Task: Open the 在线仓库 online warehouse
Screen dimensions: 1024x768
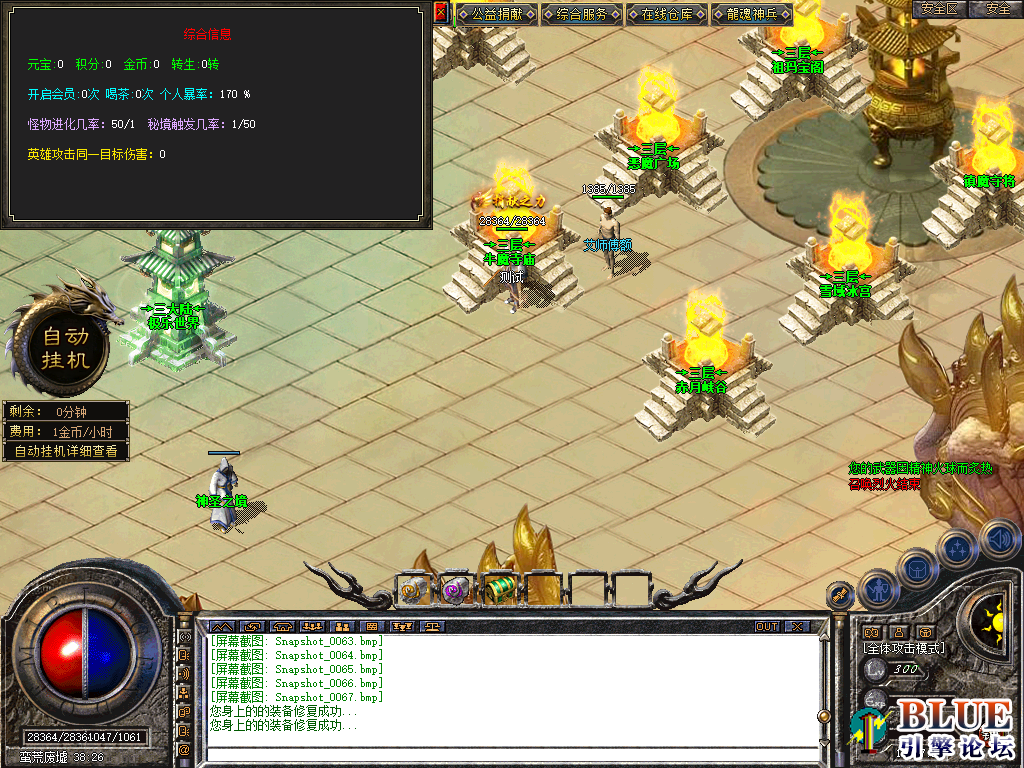Action: (x=667, y=15)
